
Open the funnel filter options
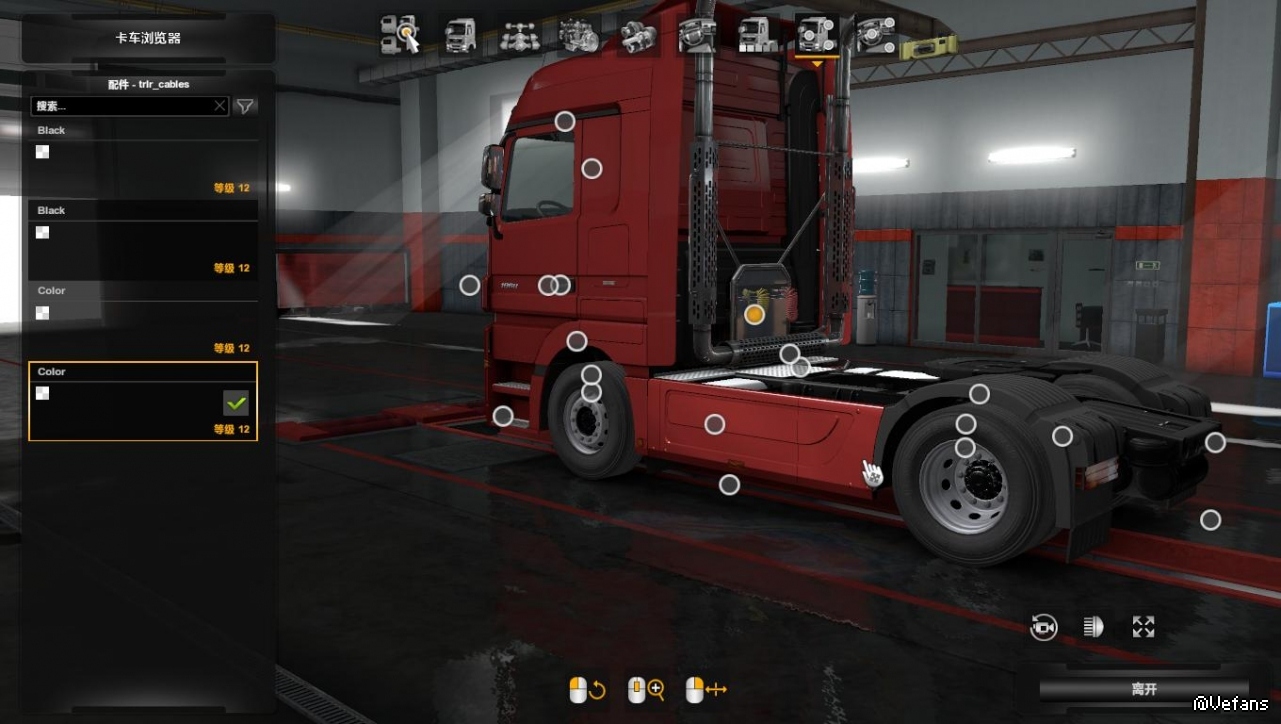click(245, 106)
